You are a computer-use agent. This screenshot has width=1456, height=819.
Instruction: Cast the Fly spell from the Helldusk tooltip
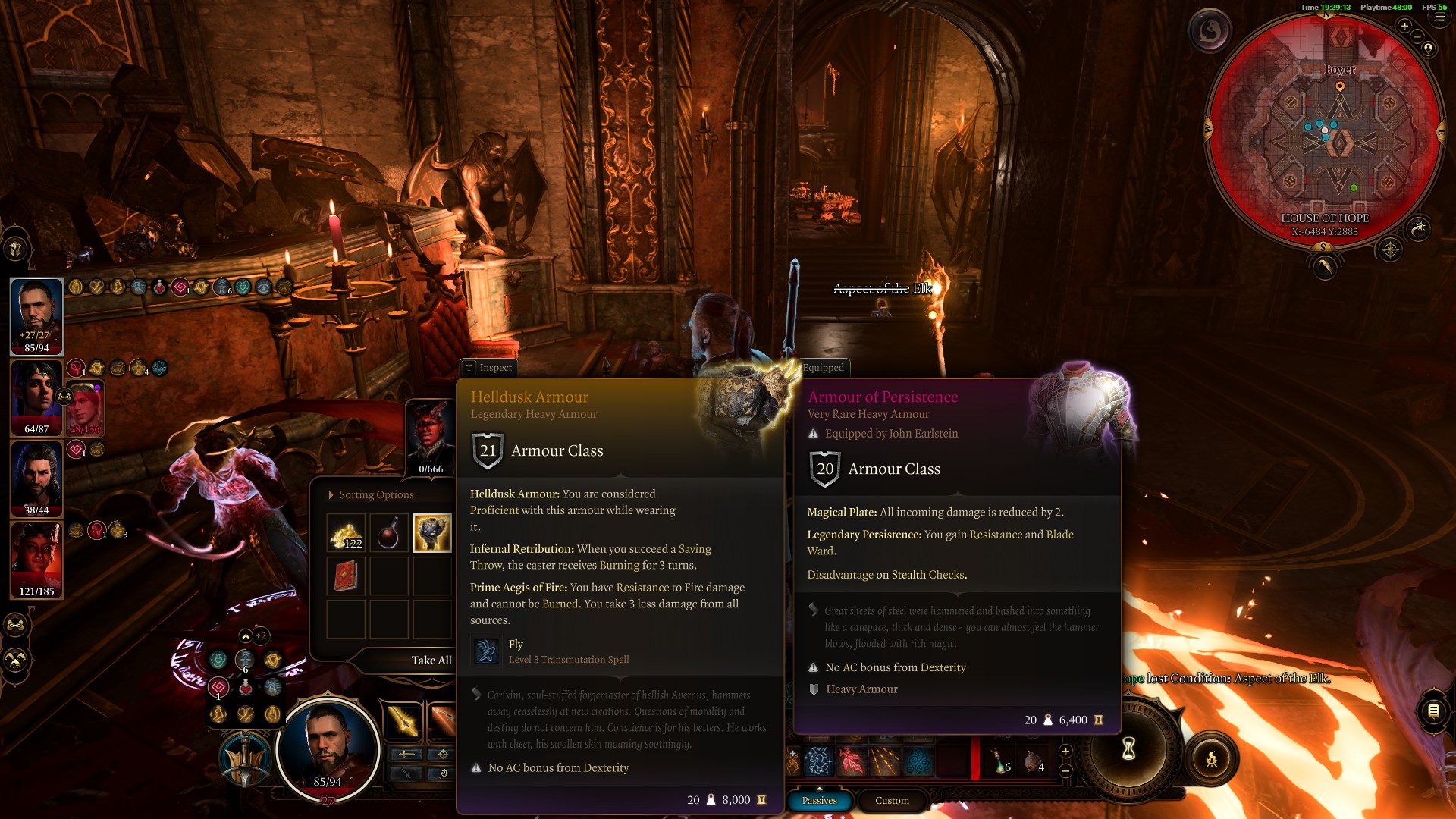(485, 651)
